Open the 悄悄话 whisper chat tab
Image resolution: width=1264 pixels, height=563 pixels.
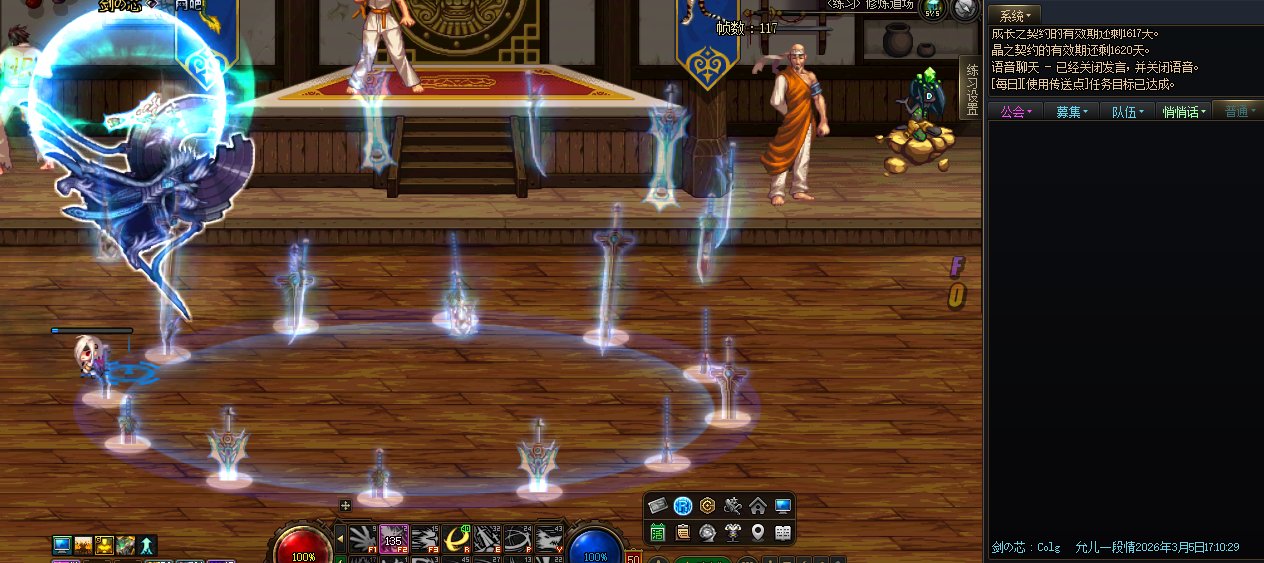pos(1184,111)
